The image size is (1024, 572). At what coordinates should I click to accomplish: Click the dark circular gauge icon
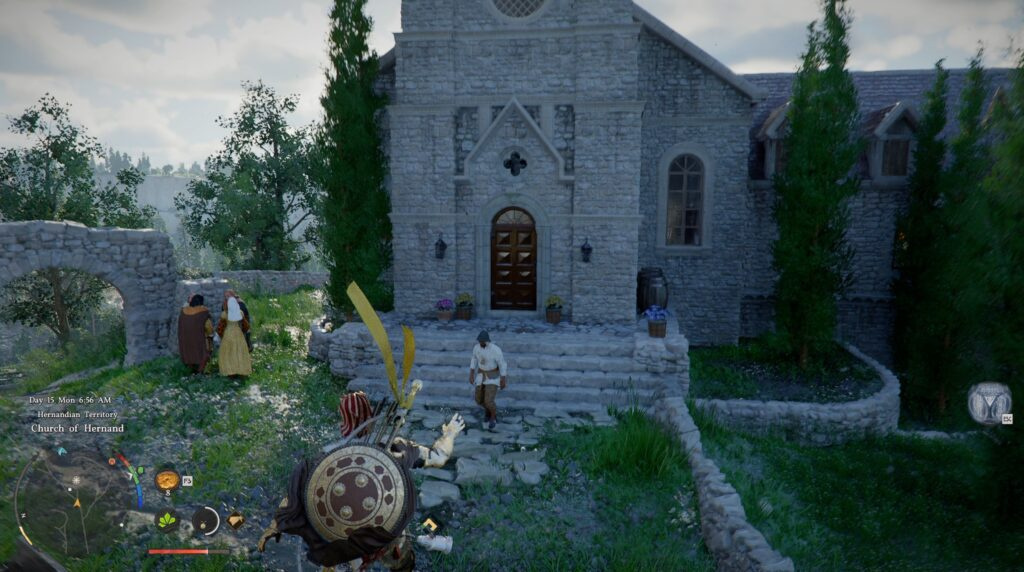[205, 520]
